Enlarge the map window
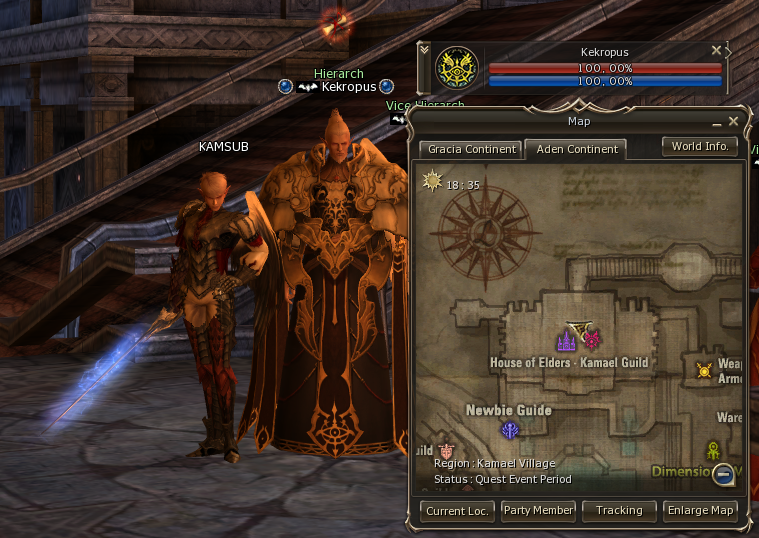Viewport: 759px width, 538px height. [701, 510]
